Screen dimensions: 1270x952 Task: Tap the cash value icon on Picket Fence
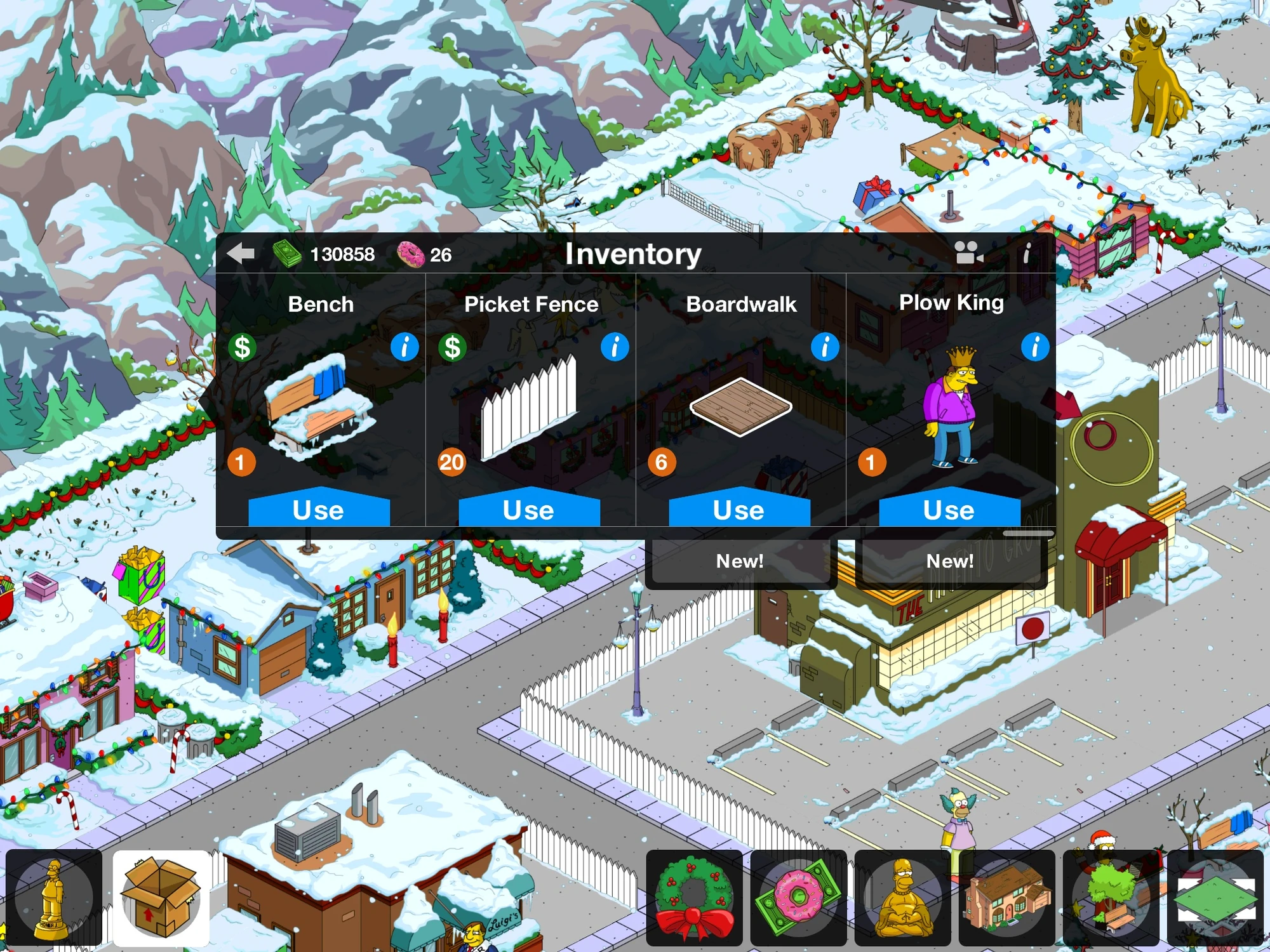click(452, 346)
